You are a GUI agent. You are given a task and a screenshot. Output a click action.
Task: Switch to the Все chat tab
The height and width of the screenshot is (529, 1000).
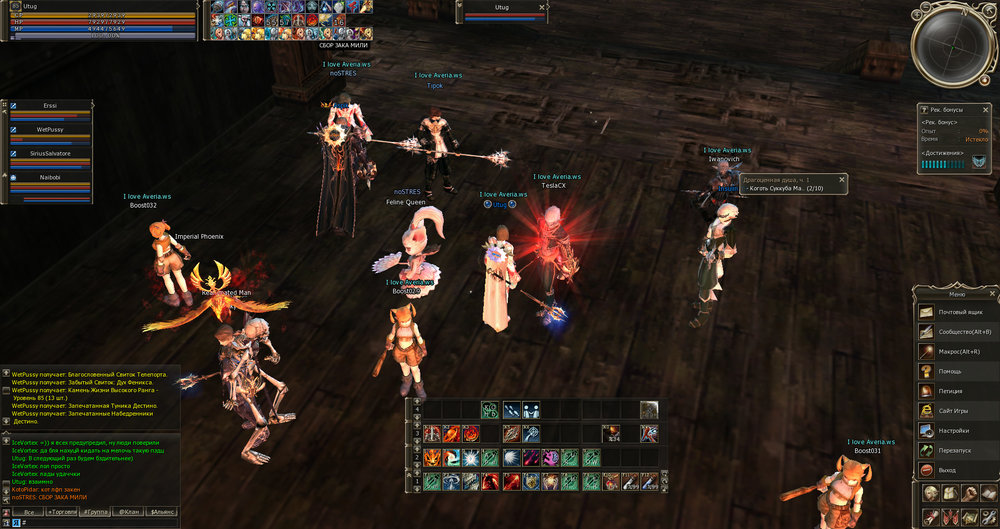point(27,511)
